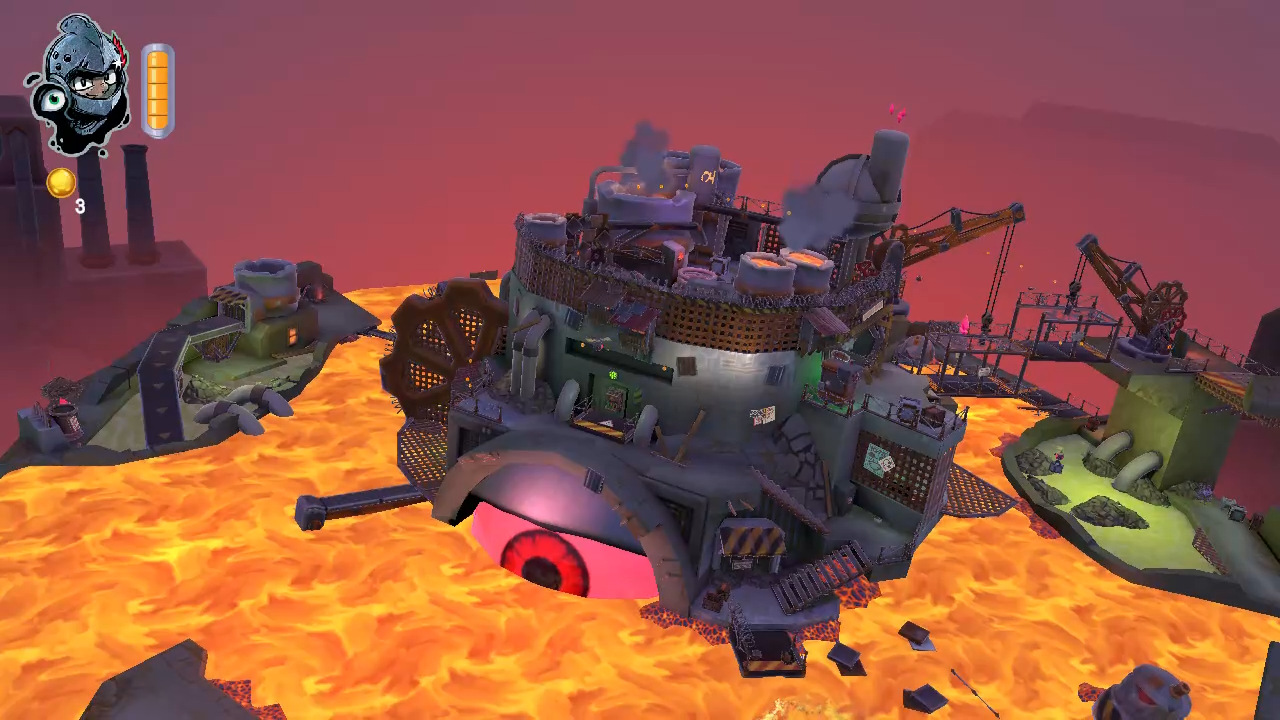Screen dimensions: 1280x720
Task: Select the gold coin icon in the HUD
Action: coord(60,181)
